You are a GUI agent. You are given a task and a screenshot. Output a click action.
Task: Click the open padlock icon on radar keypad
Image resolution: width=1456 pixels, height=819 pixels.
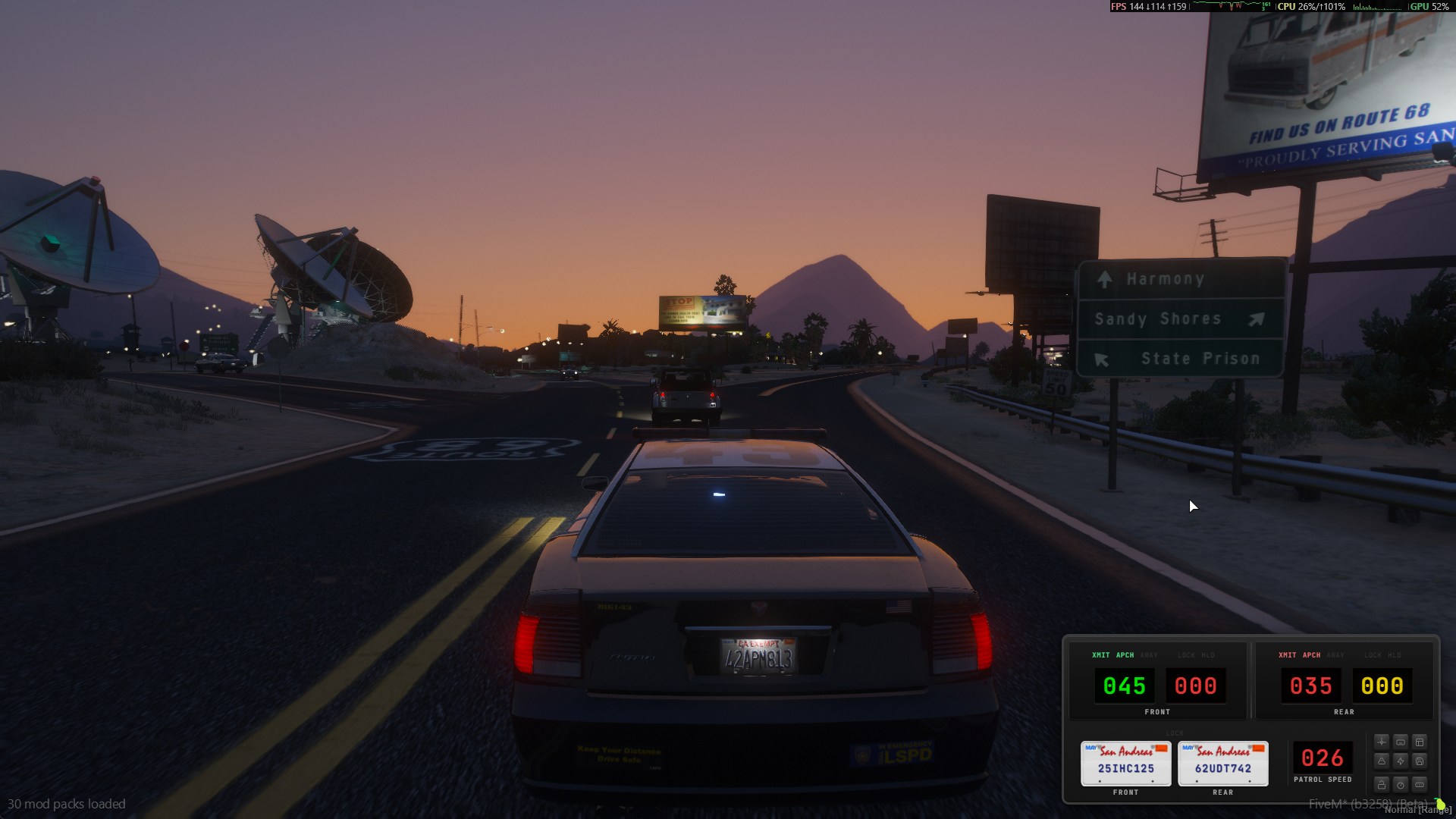pyautogui.click(x=1382, y=784)
